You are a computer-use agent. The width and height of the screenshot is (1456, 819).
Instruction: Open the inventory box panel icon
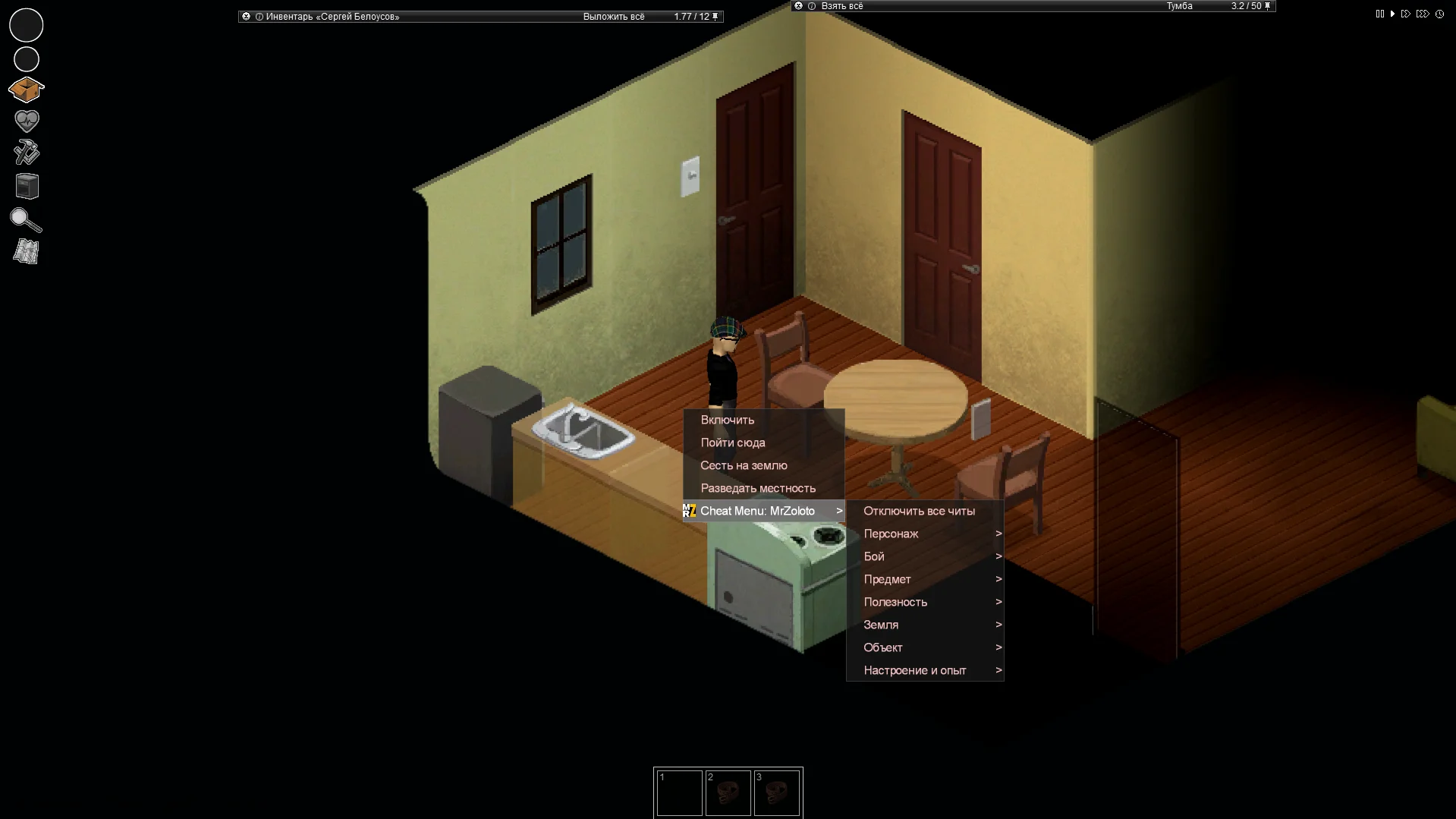[26, 89]
